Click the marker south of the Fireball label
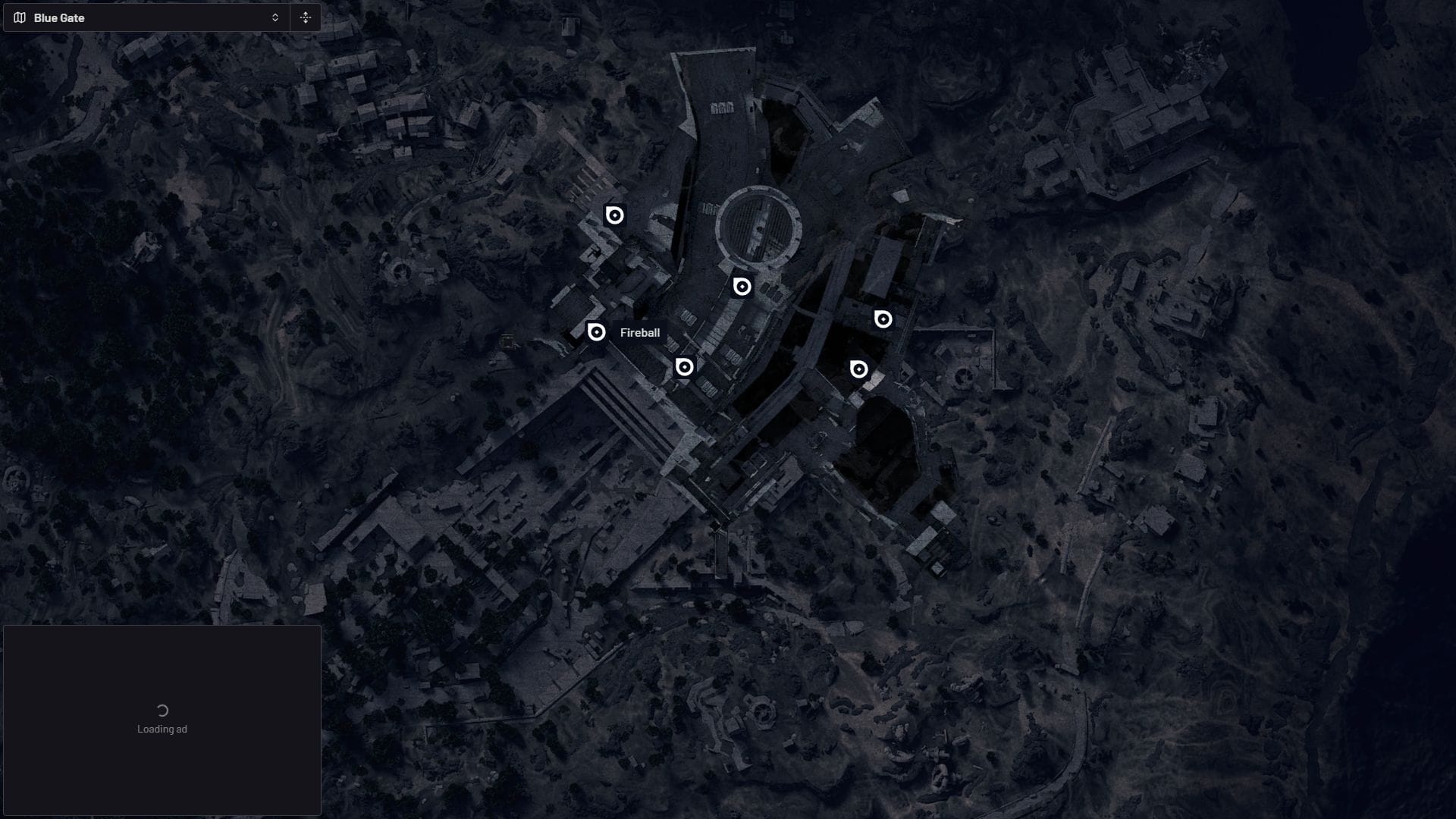 682,366
